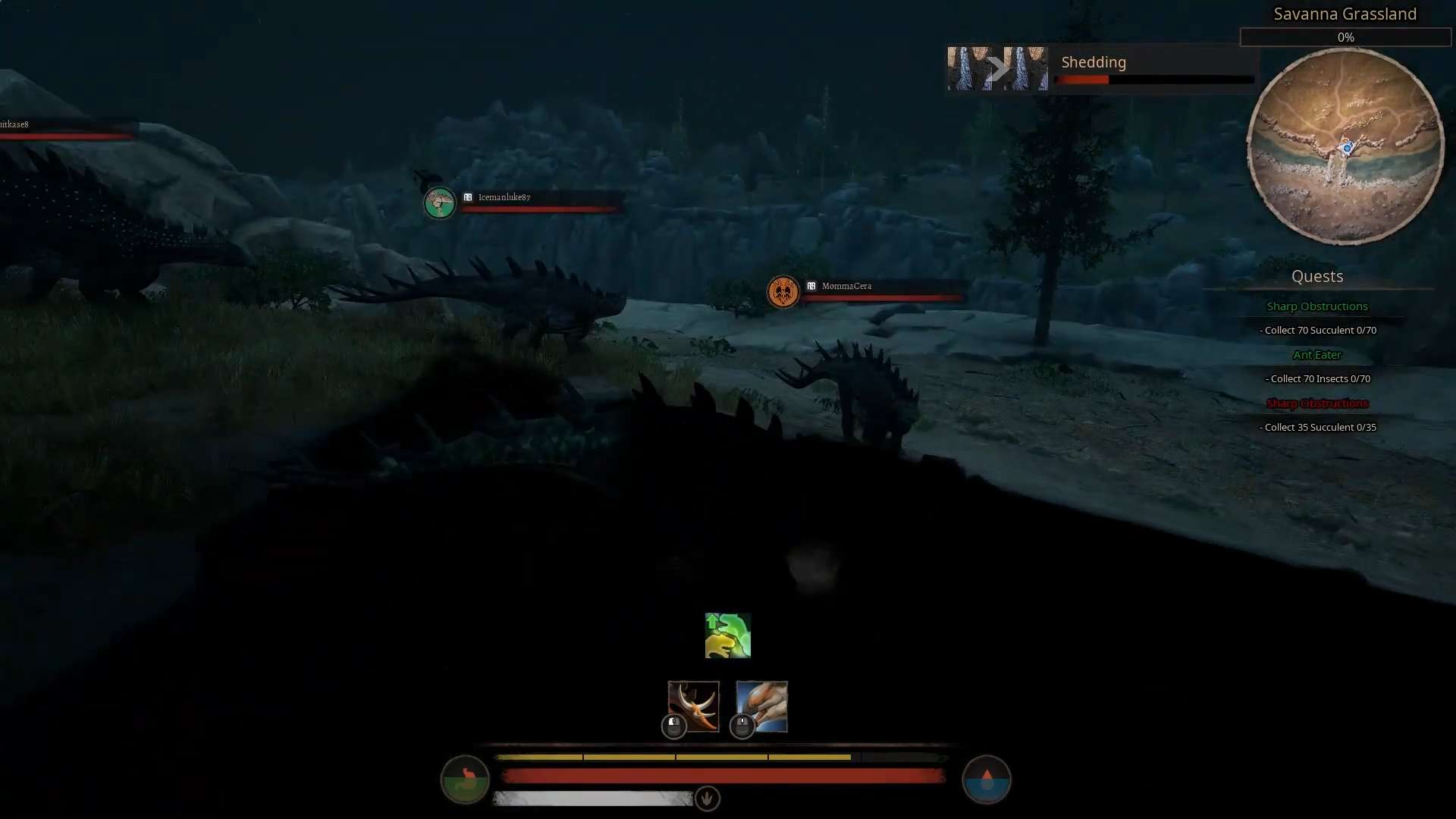Select the Shedding notification title

click(x=1093, y=62)
